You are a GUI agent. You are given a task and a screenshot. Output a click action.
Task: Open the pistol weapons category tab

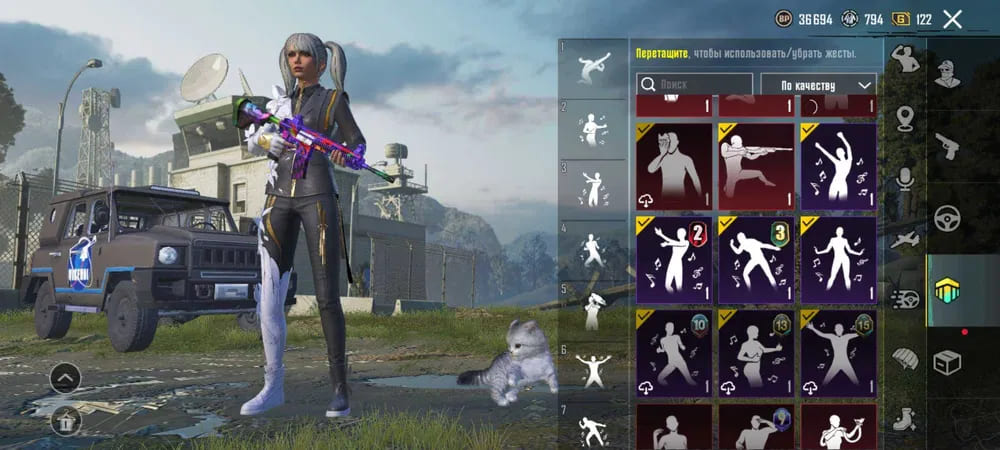(947, 146)
